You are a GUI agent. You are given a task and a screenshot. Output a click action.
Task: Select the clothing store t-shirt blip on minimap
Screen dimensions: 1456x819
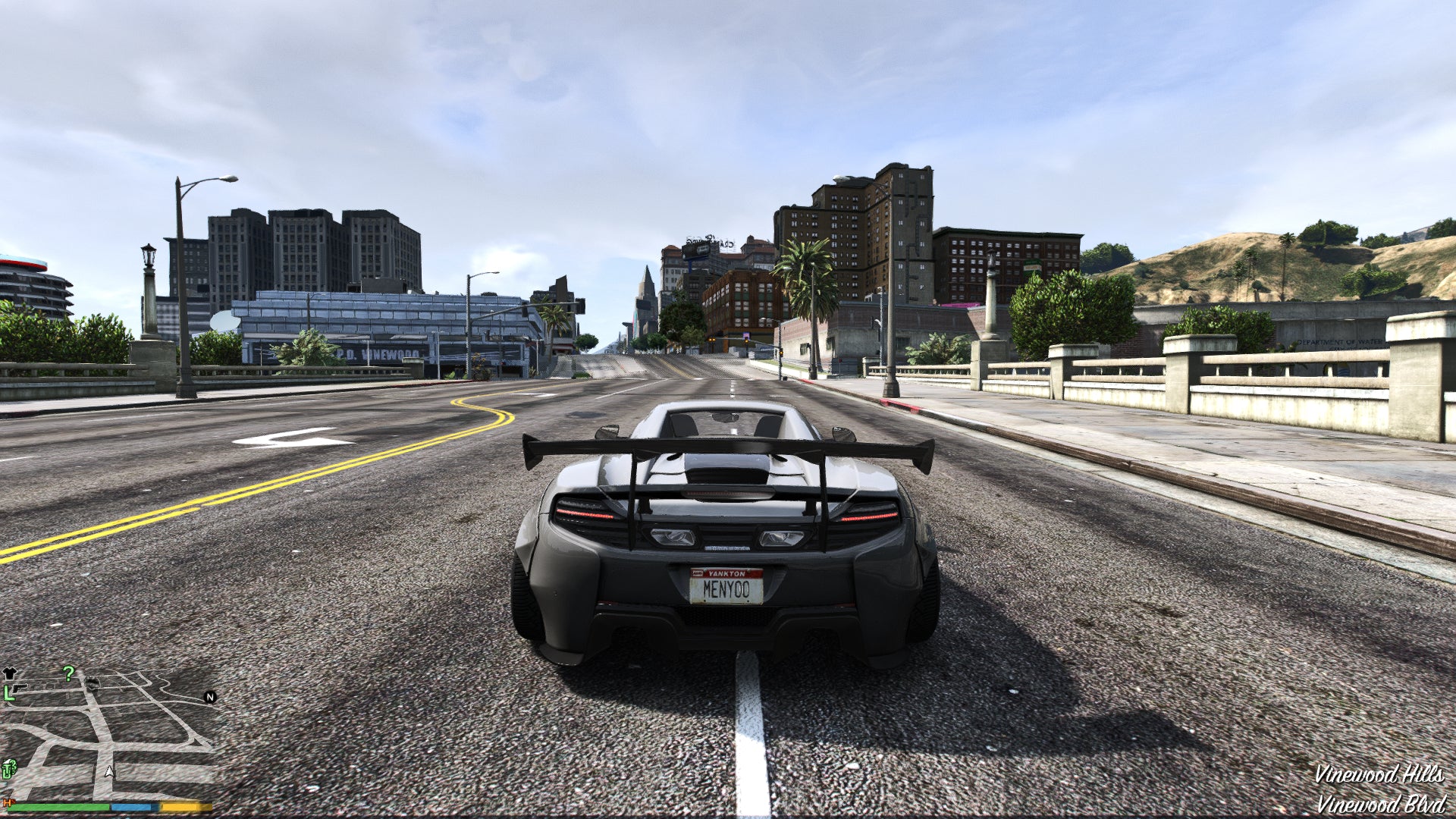coord(10,673)
